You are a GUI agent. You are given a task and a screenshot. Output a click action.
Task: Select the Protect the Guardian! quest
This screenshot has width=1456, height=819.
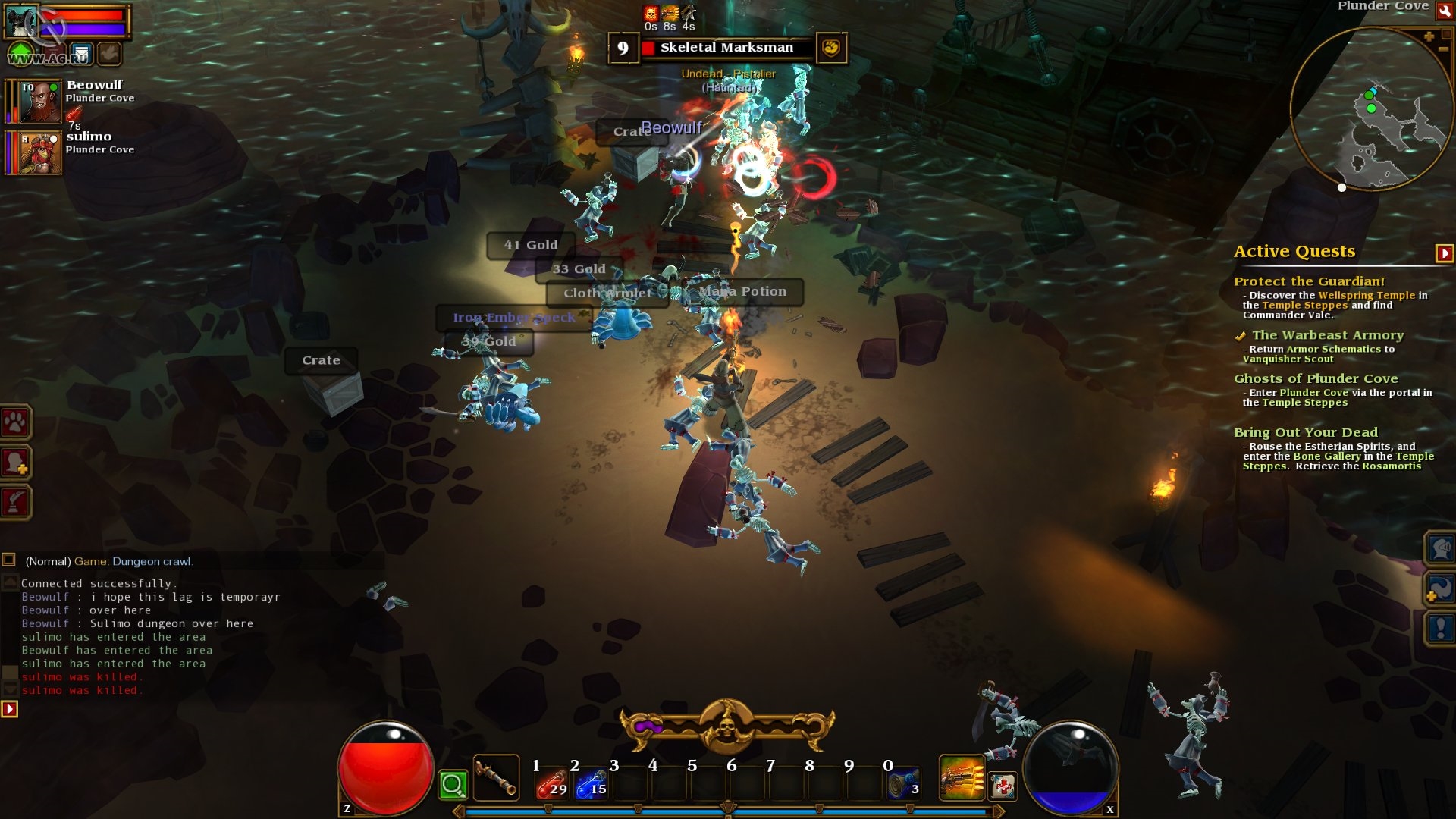tap(1309, 281)
